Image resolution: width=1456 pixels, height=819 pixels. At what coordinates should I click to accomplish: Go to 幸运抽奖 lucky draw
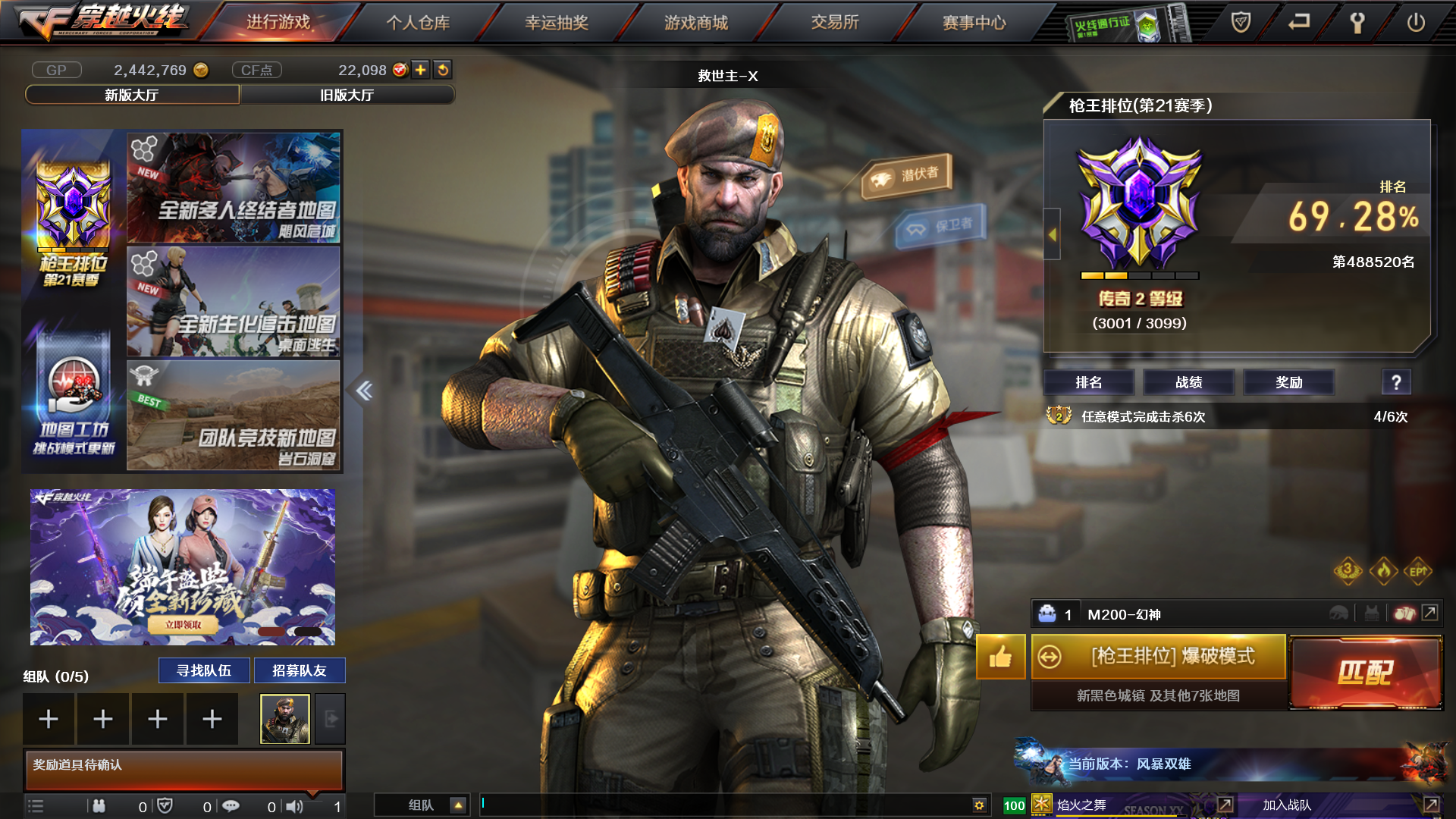coord(557,23)
